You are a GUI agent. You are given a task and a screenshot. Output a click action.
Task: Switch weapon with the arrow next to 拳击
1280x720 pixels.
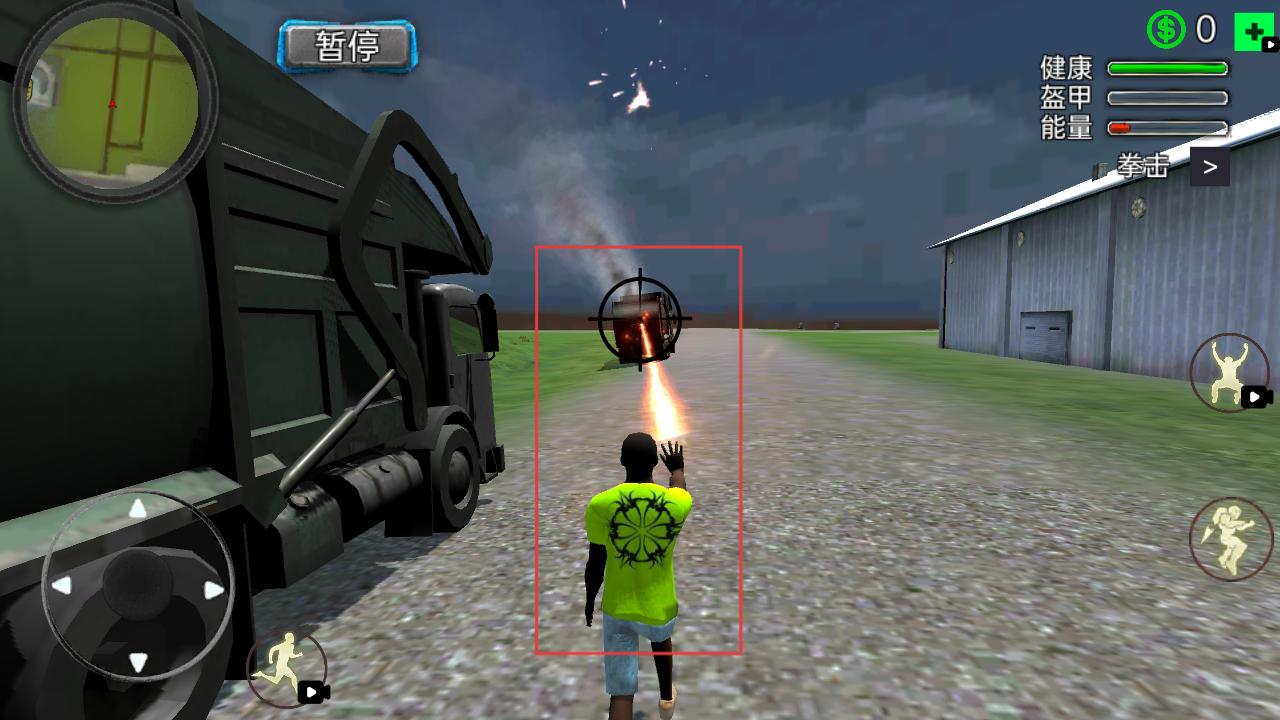1209,167
